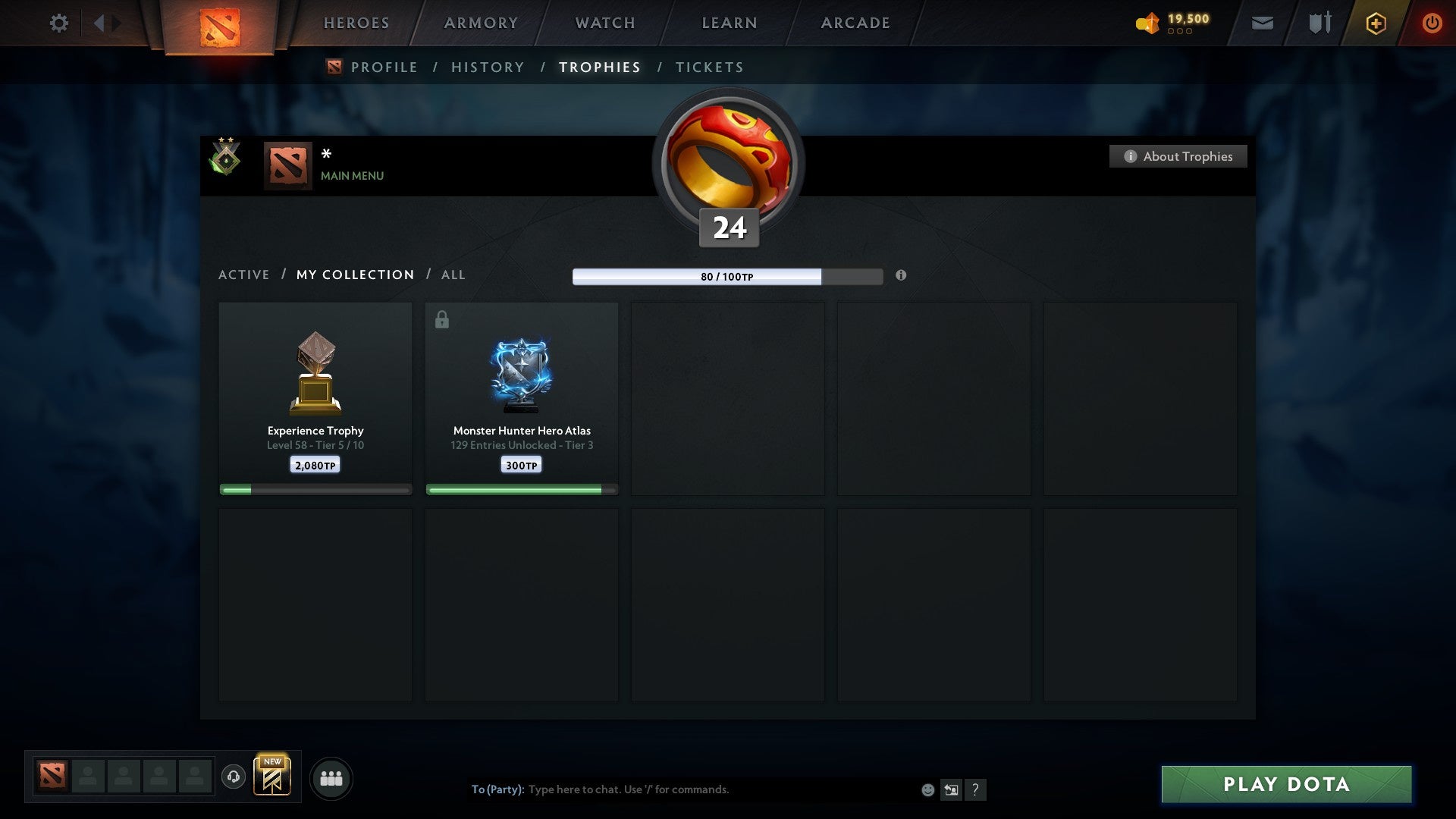Screen dimensions: 1456x819
Task: Click the voice chat headset icon
Action: click(x=234, y=778)
